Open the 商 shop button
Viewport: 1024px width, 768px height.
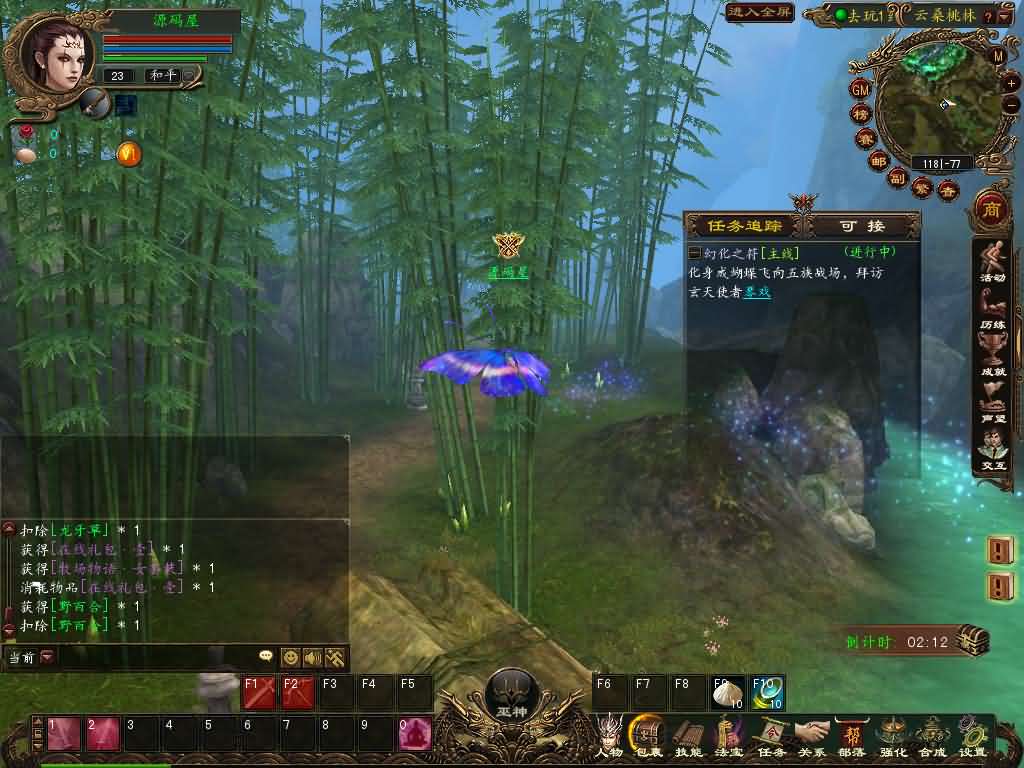tap(991, 210)
